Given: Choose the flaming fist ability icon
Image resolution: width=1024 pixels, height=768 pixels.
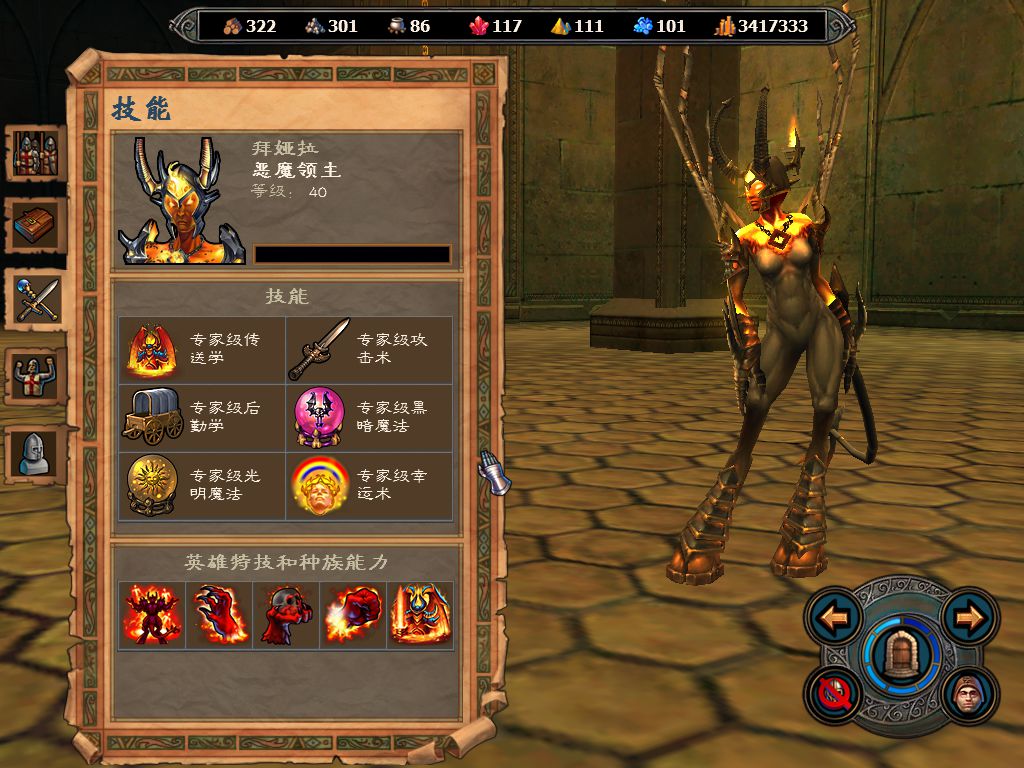Looking at the screenshot, I should click(353, 615).
